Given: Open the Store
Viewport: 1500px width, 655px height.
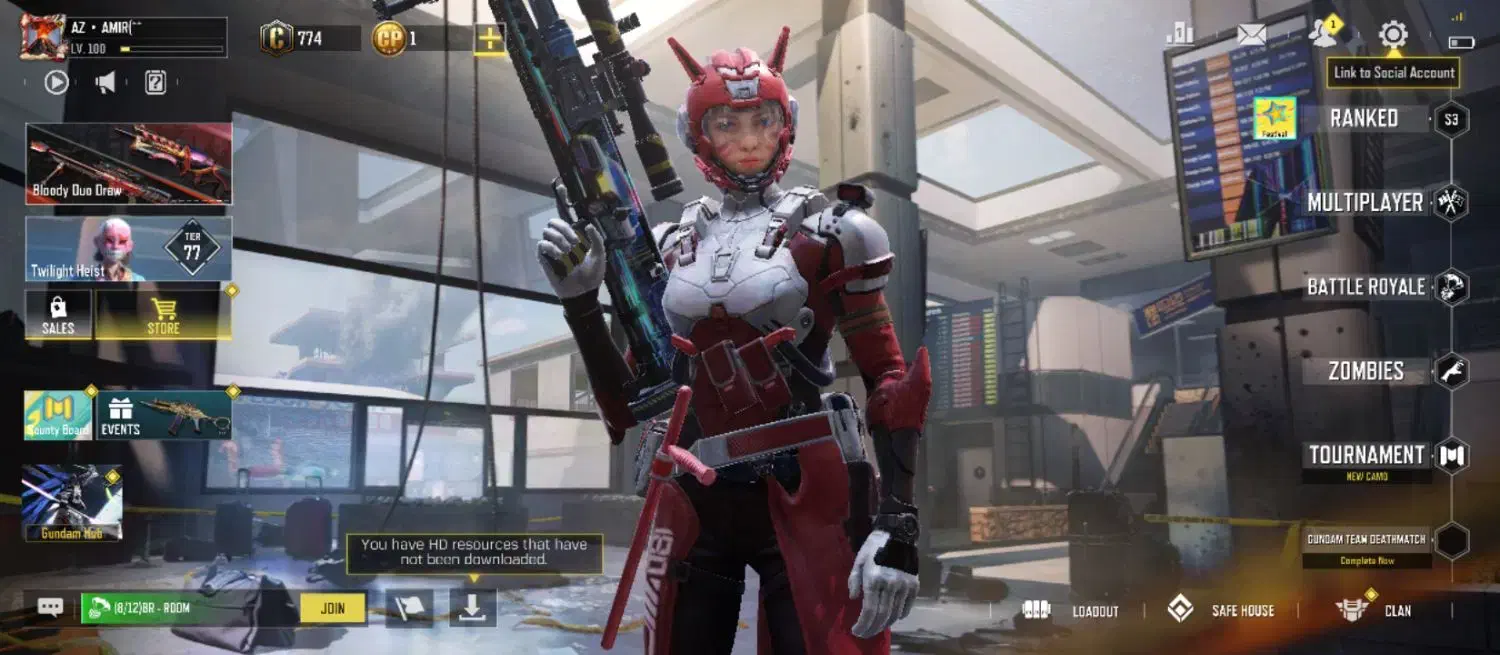Looking at the screenshot, I should pyautogui.click(x=164, y=314).
